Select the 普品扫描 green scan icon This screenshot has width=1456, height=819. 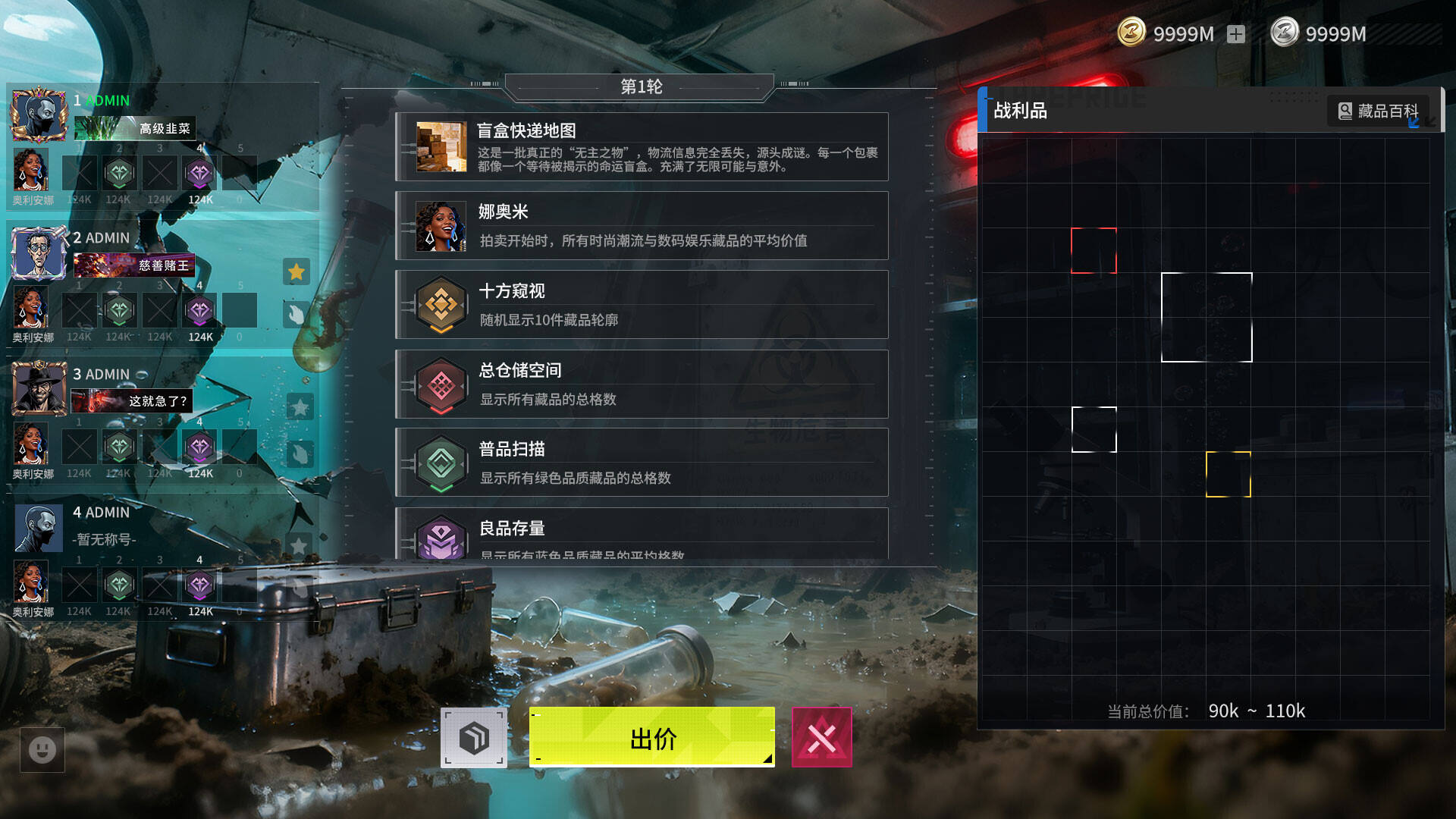pyautogui.click(x=442, y=462)
